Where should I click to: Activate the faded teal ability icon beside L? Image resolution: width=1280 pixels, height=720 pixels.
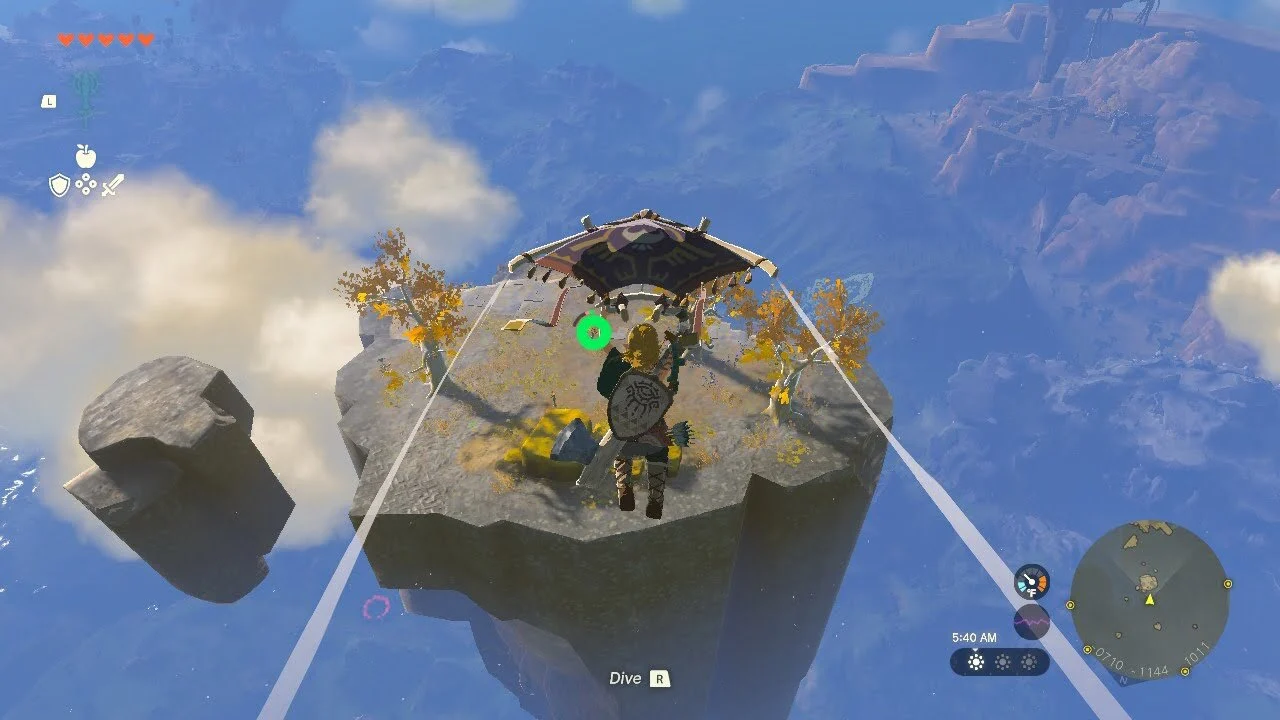(x=85, y=98)
